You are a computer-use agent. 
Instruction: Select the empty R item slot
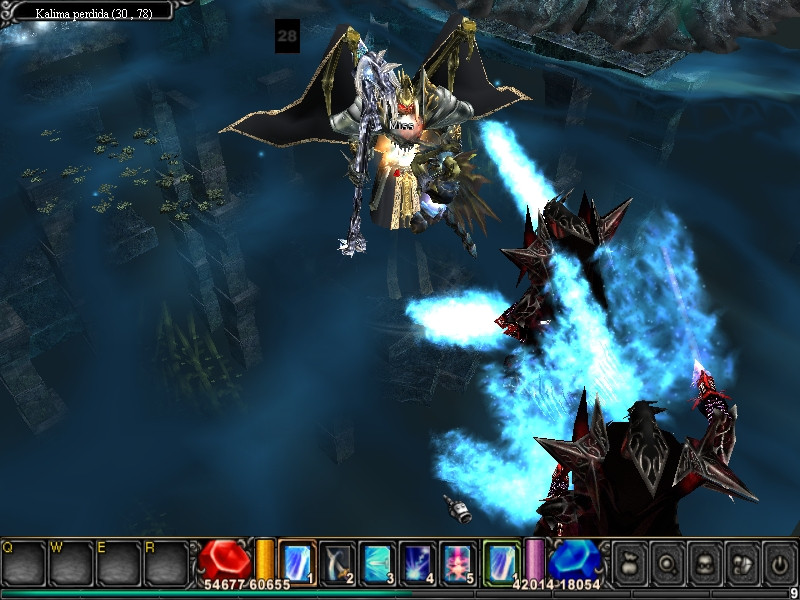tap(165, 564)
